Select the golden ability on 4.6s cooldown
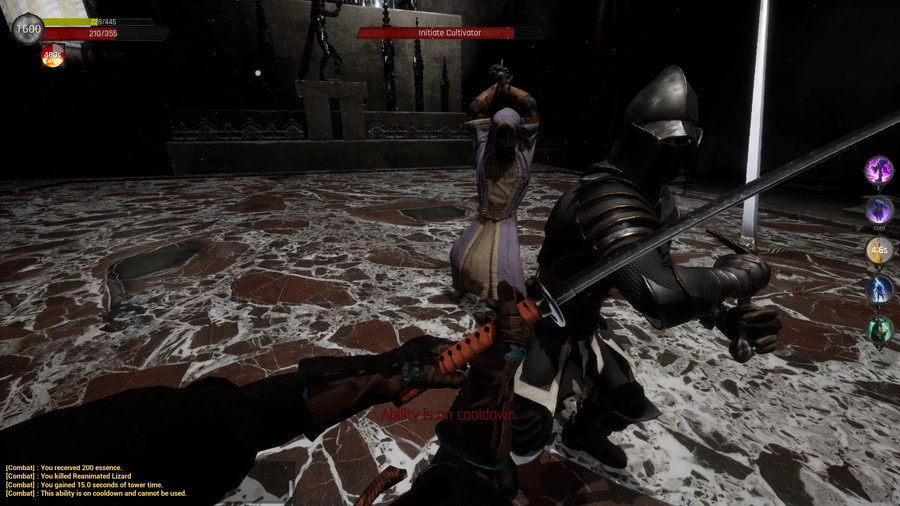The image size is (900, 506). point(879,250)
